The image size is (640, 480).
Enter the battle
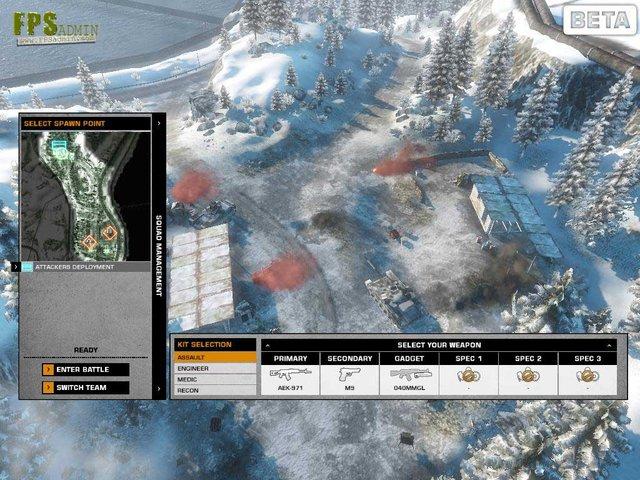click(x=85, y=370)
